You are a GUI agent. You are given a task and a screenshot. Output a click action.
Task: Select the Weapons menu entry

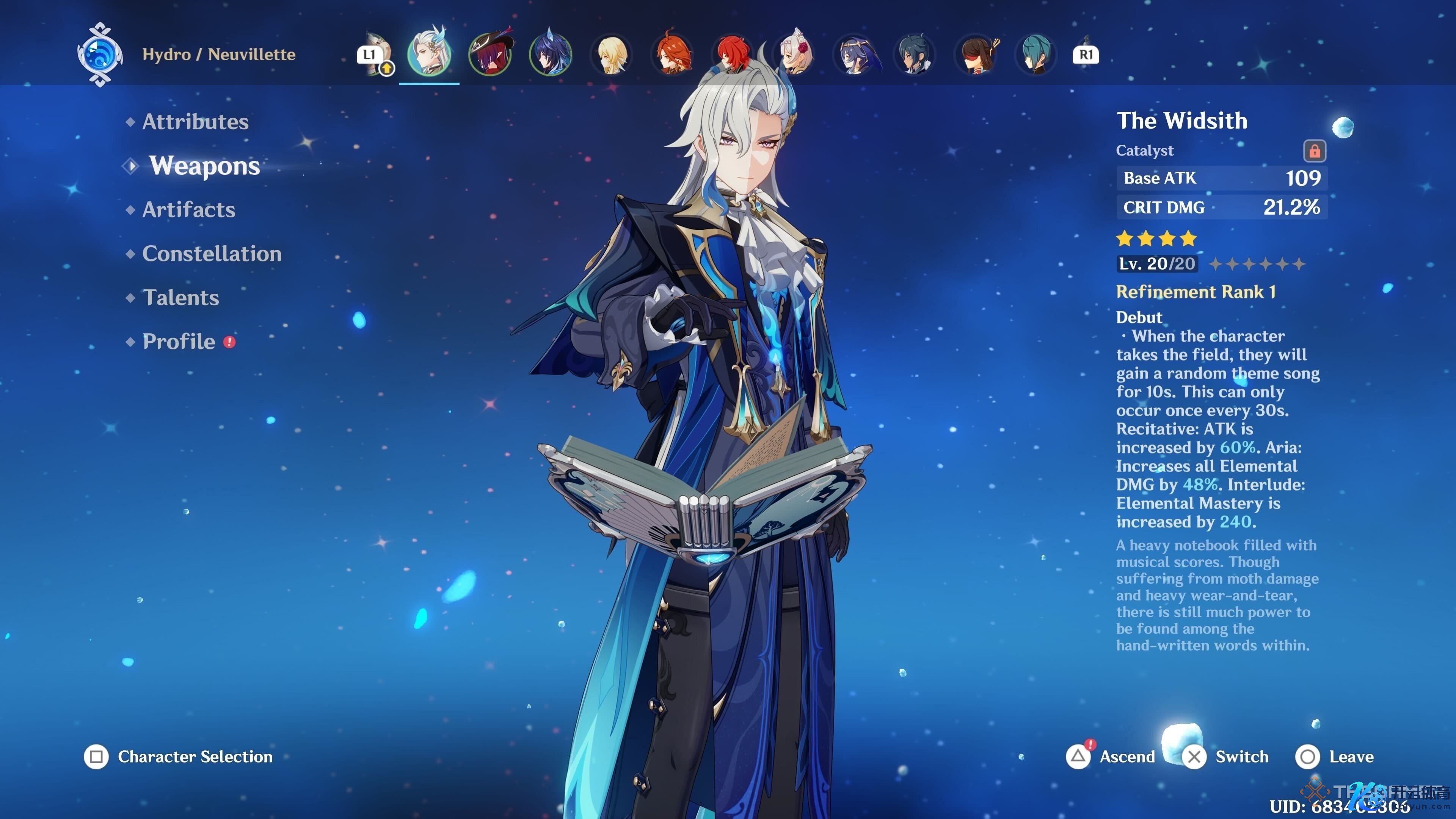[x=204, y=166]
